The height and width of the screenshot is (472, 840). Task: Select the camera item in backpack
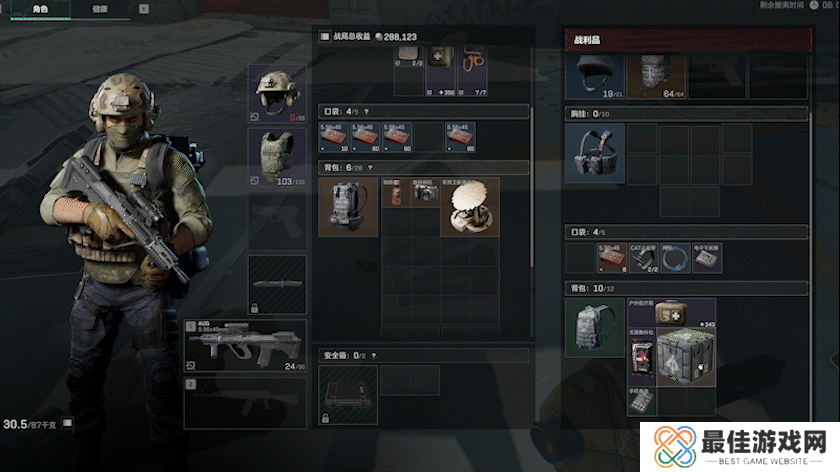tap(425, 192)
